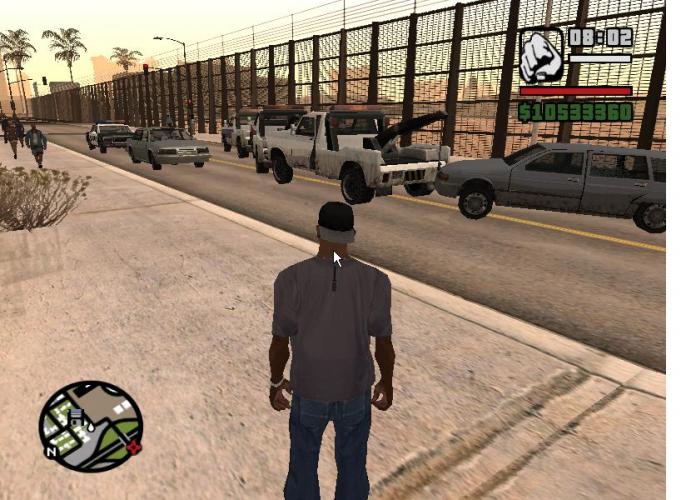Click the fist weapon icon
This screenshot has height=500, width=696.
pos(541,56)
